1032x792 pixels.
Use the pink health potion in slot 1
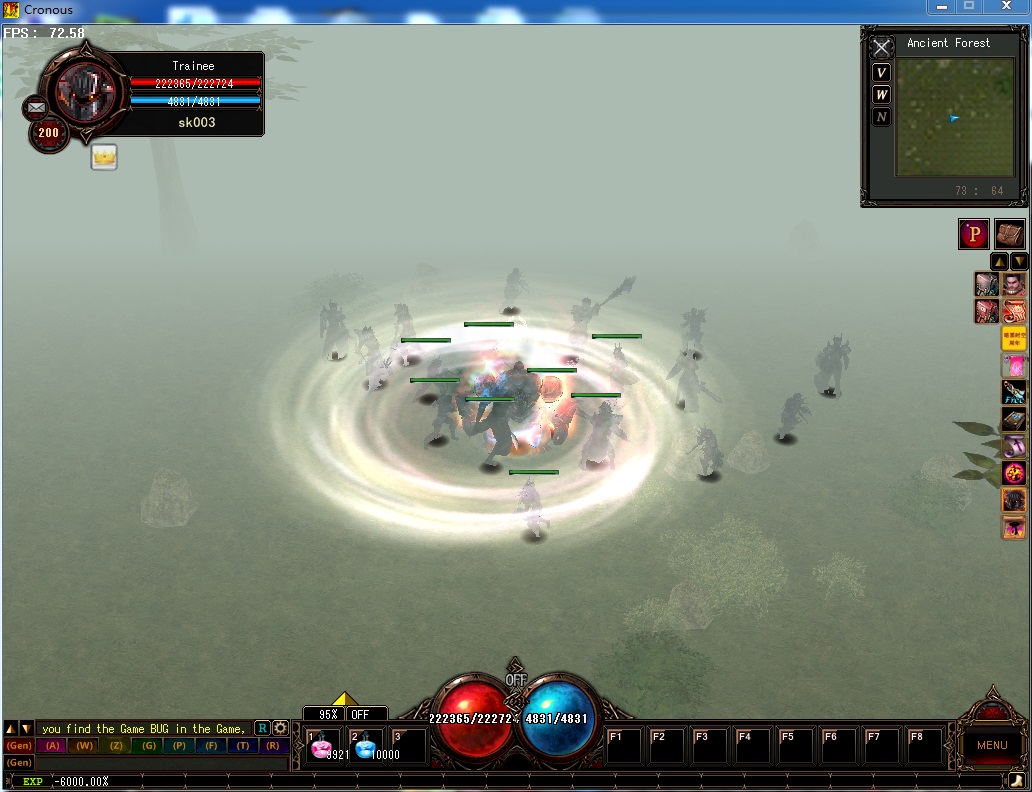[x=323, y=747]
